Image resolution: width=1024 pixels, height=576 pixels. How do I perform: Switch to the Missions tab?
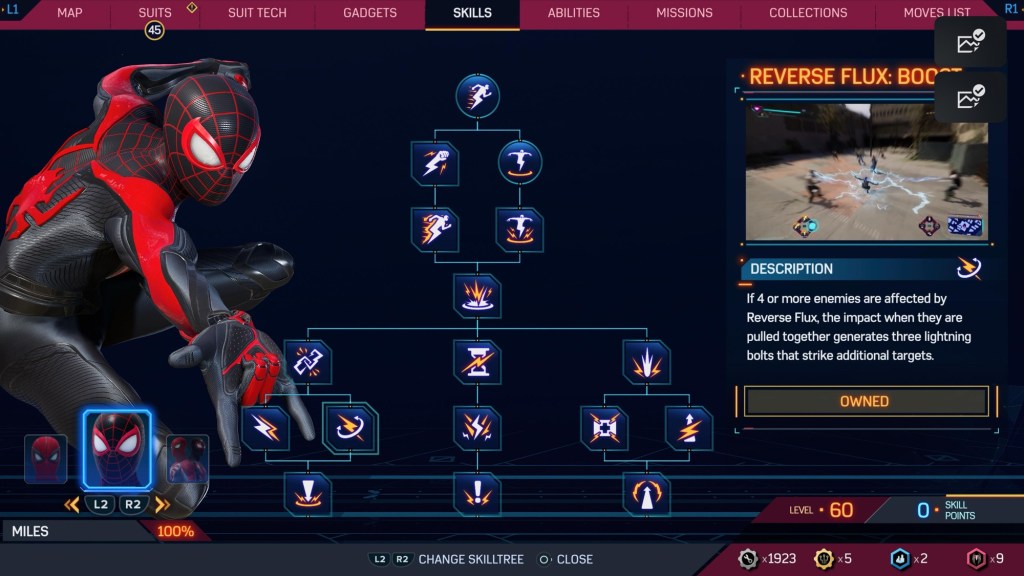point(684,13)
